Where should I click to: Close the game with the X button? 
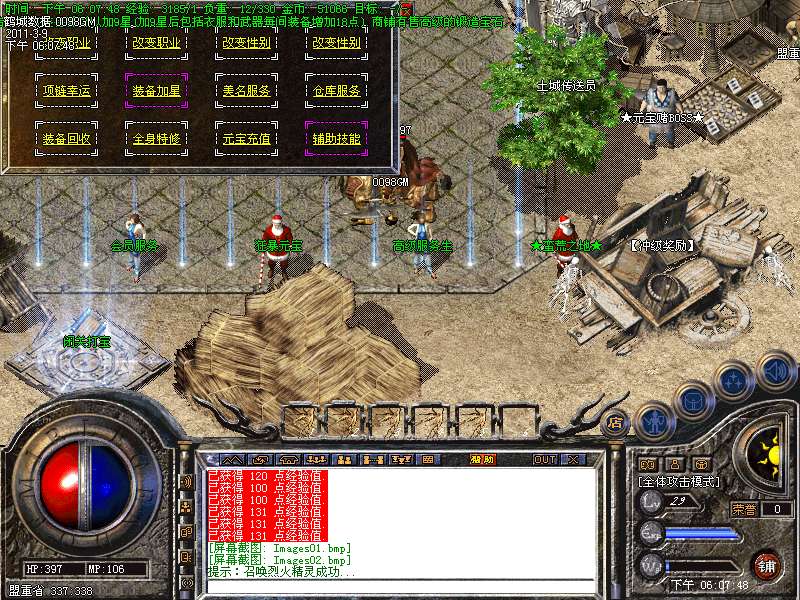(574, 459)
